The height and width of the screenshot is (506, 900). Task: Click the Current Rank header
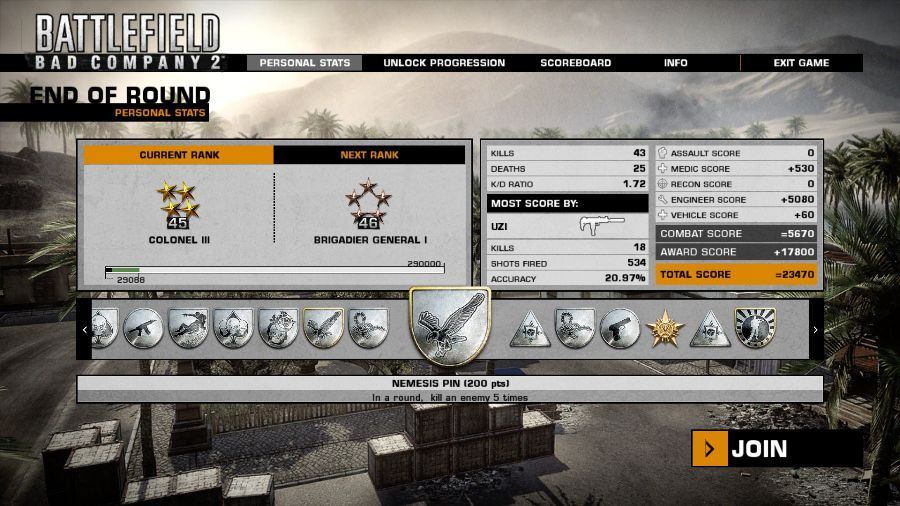[x=179, y=155]
